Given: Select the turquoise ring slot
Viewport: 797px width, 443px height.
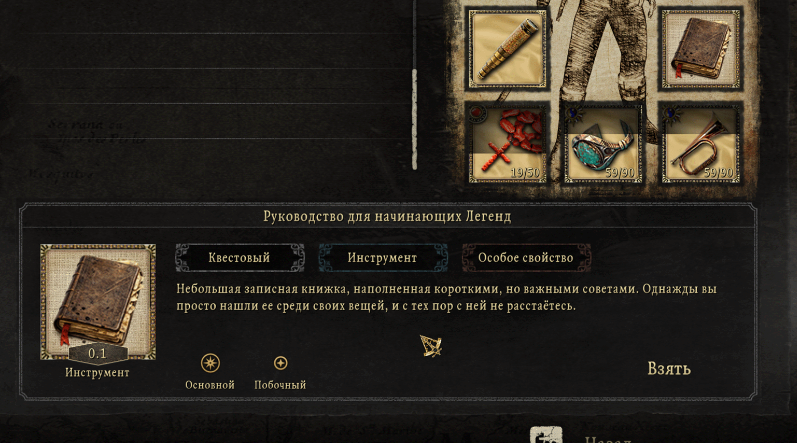Looking at the screenshot, I should pyautogui.click(x=603, y=142).
